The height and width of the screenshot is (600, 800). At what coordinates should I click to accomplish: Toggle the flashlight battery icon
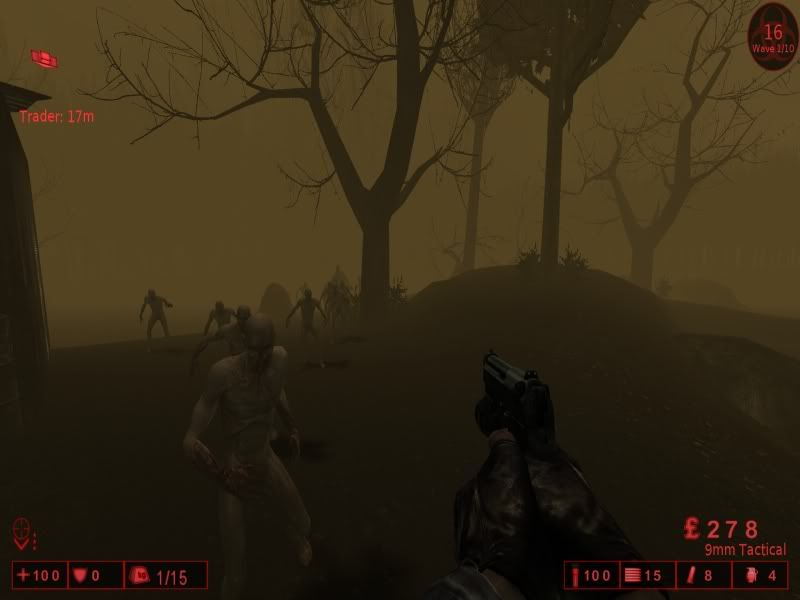(692, 576)
